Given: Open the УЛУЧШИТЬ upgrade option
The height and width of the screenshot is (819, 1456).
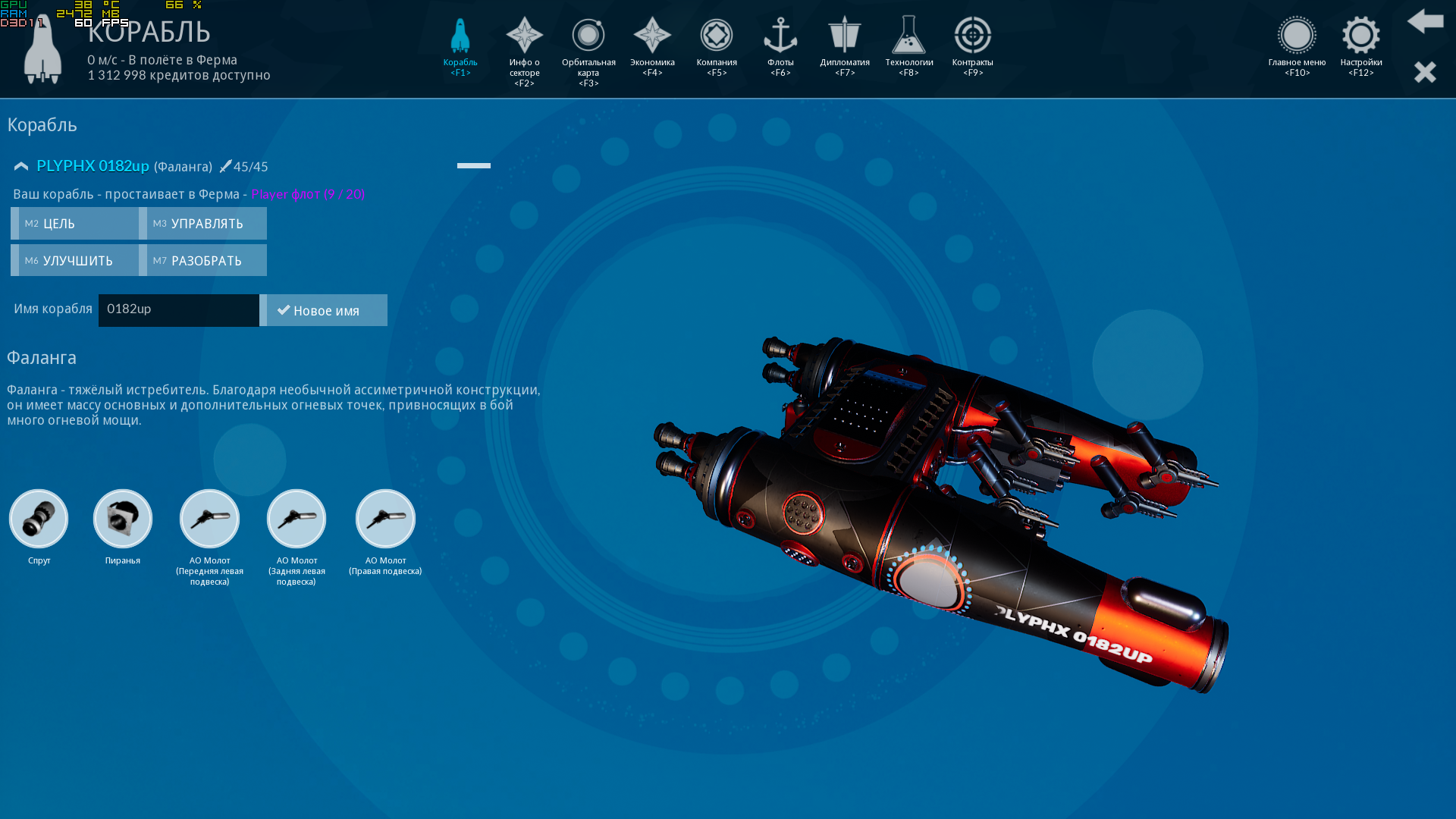Looking at the screenshot, I should tap(74, 261).
